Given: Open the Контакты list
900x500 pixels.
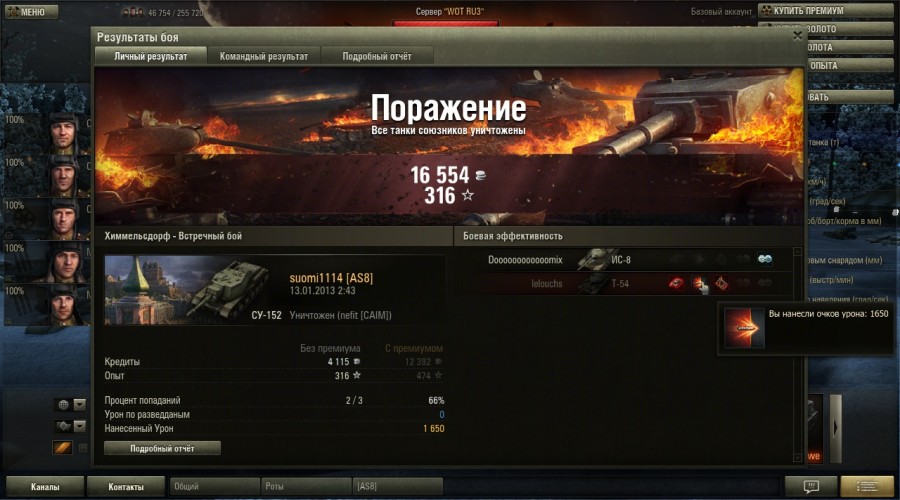Looking at the screenshot, I should (125, 487).
